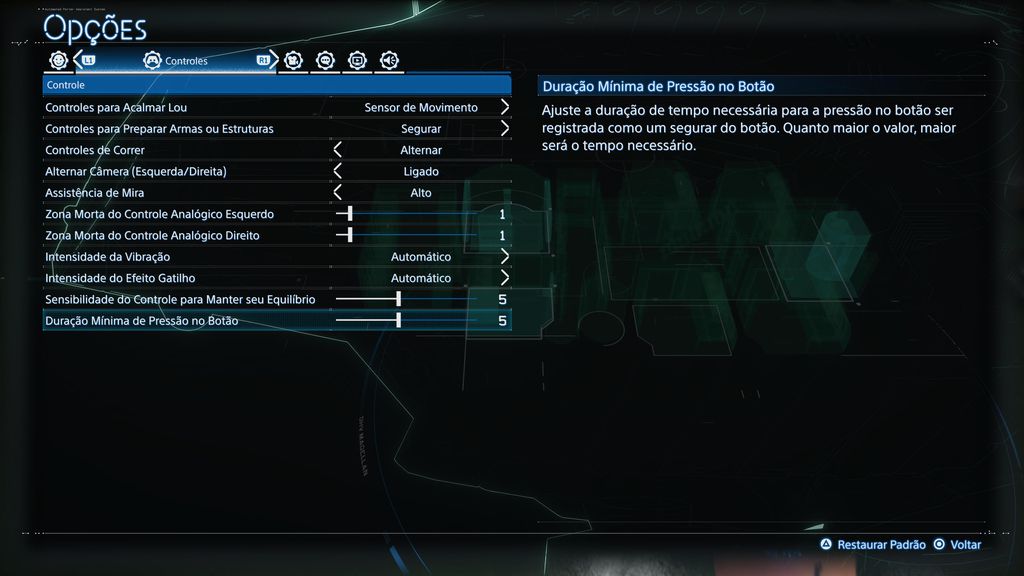This screenshot has width=1024, height=576.
Task: Click the right arrow of Controles para Acalmar Lou
Action: [x=505, y=107]
